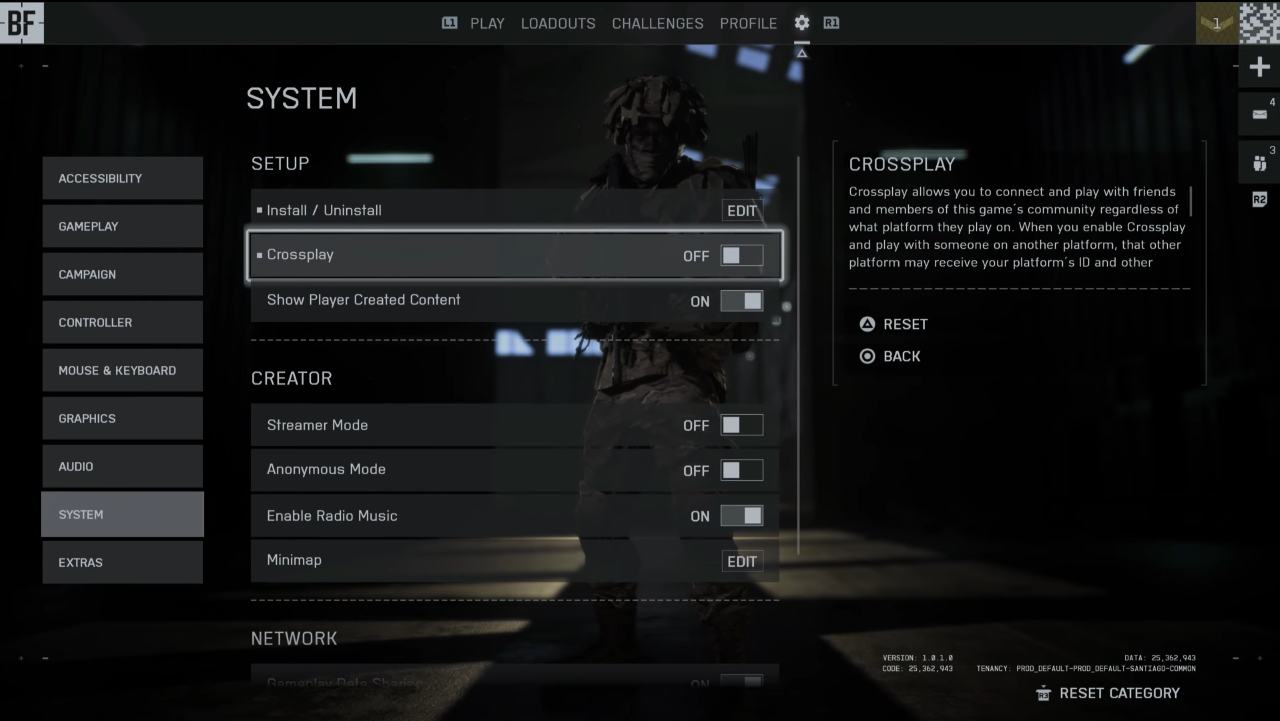
Task: Enable Streamer Mode toggle
Action: coord(741,425)
